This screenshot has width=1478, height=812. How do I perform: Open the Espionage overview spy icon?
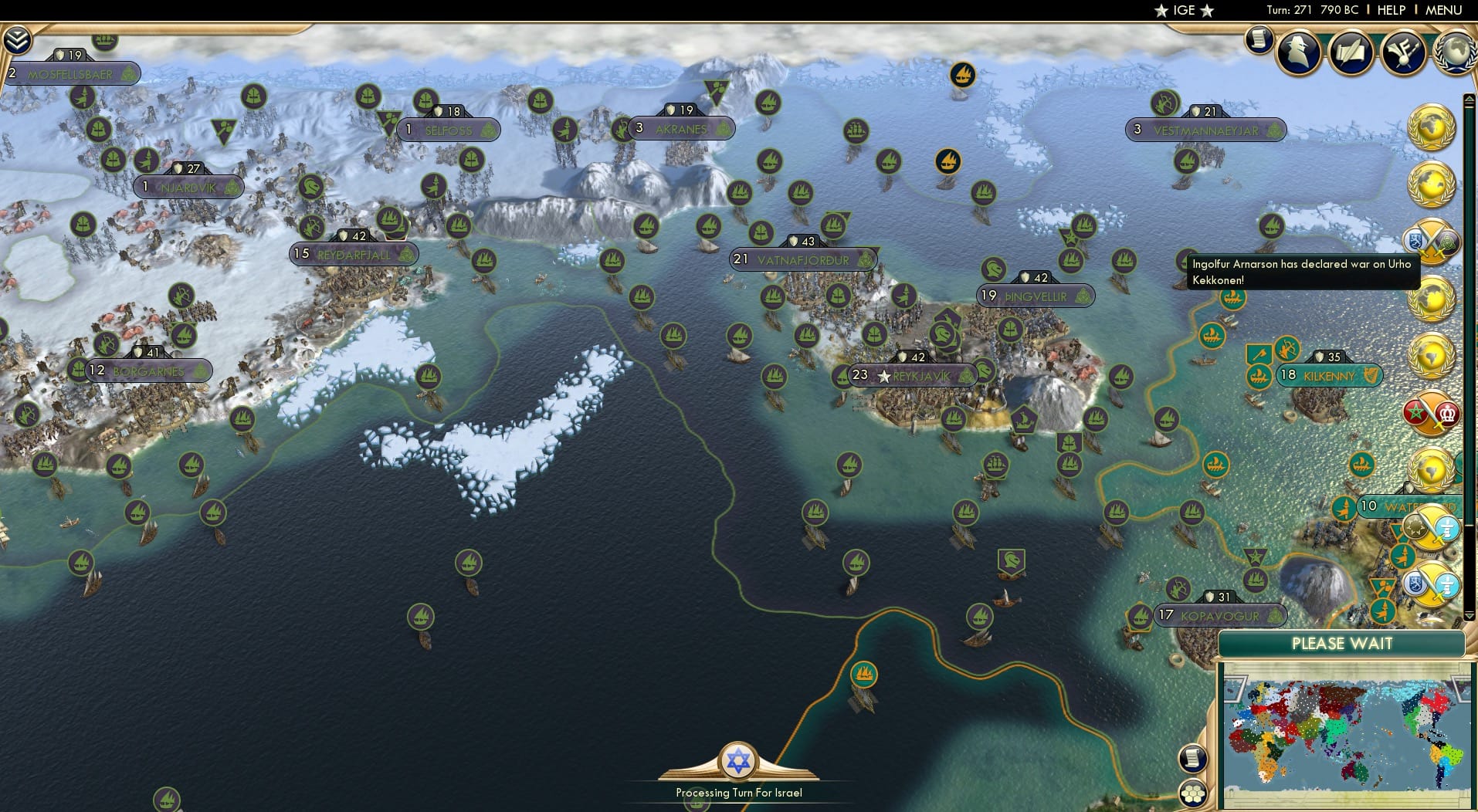[1297, 51]
